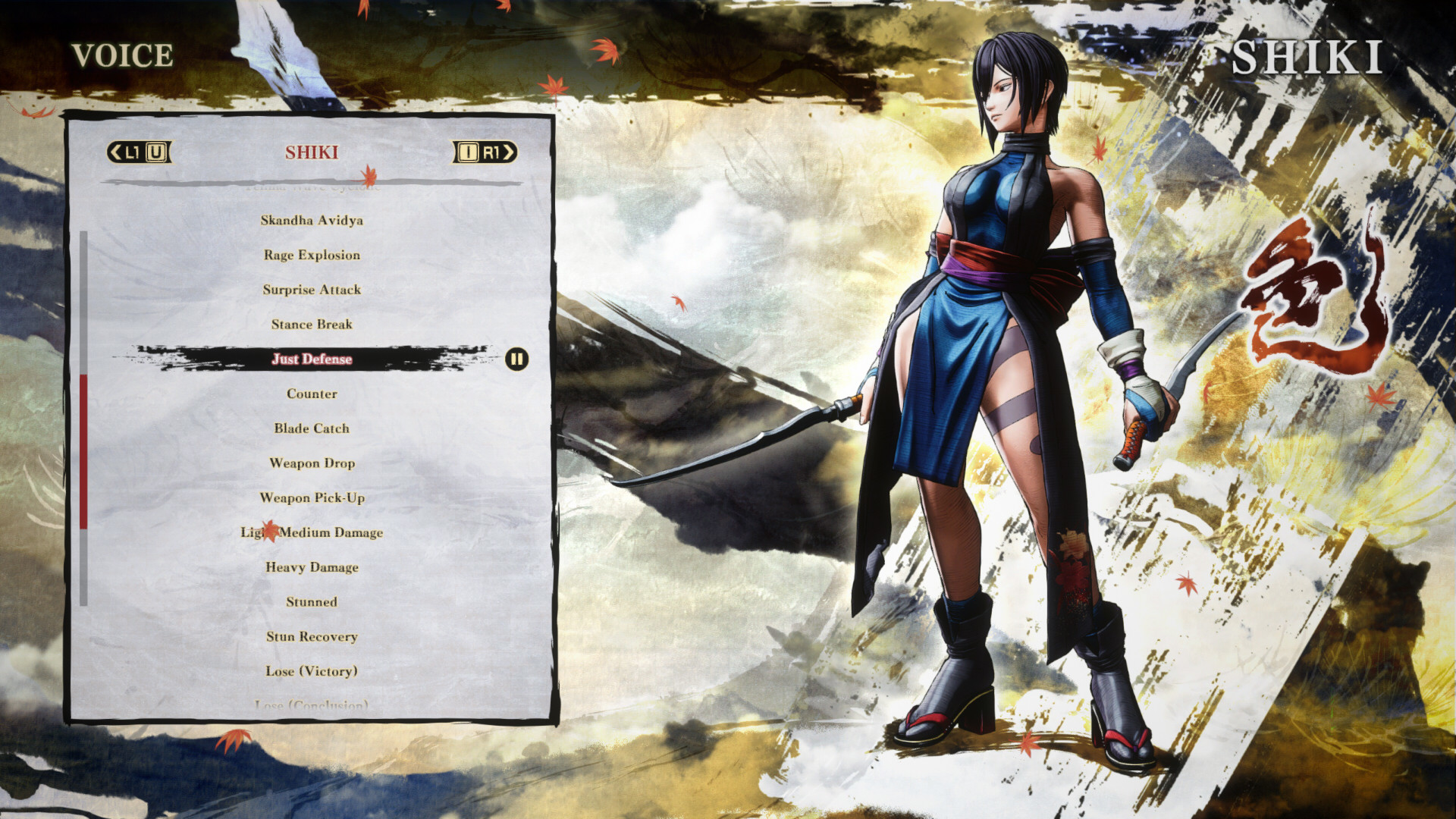The image size is (1456, 819).
Task: Select the Stance Break entry
Action: click(x=312, y=324)
